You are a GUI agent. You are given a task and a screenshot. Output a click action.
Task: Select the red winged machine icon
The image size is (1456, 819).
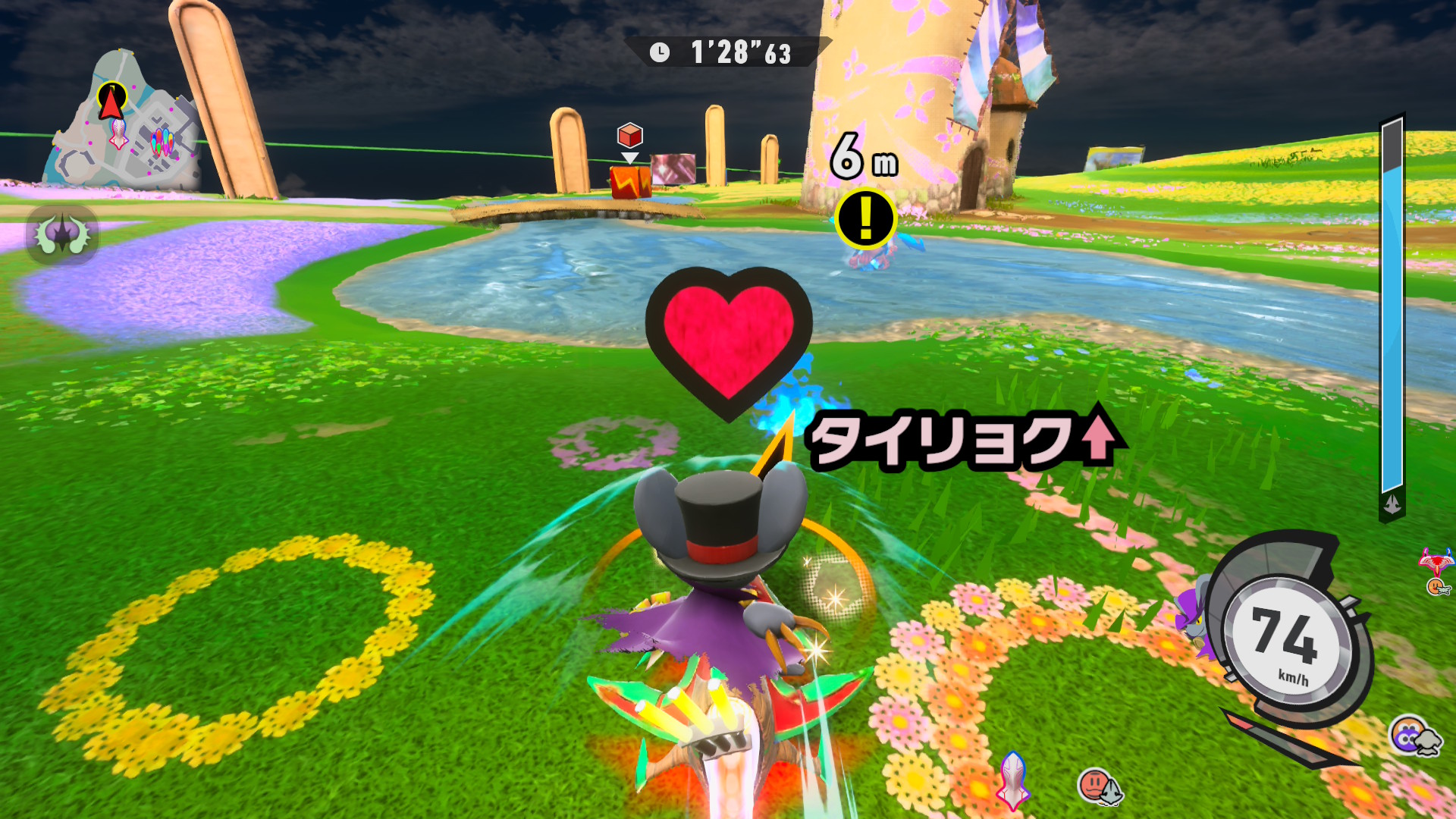click(x=1436, y=562)
